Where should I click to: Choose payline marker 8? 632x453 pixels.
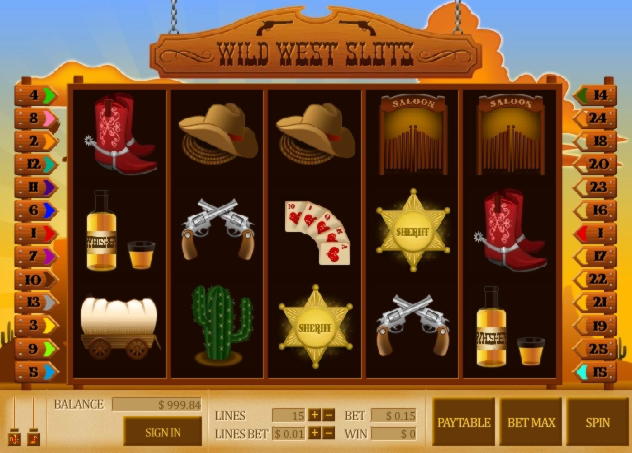pos(36,118)
